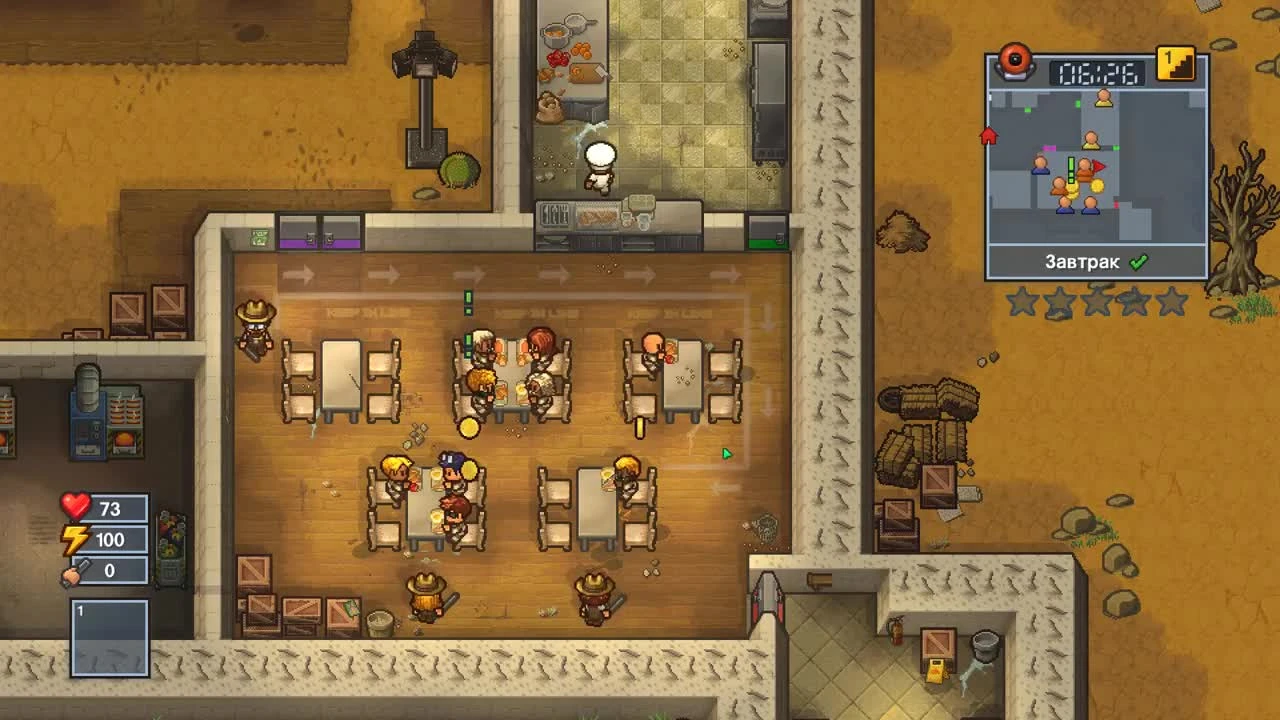1280x720 pixels.
Task: Click the Завтрак schedule label
Action: 1082,261
